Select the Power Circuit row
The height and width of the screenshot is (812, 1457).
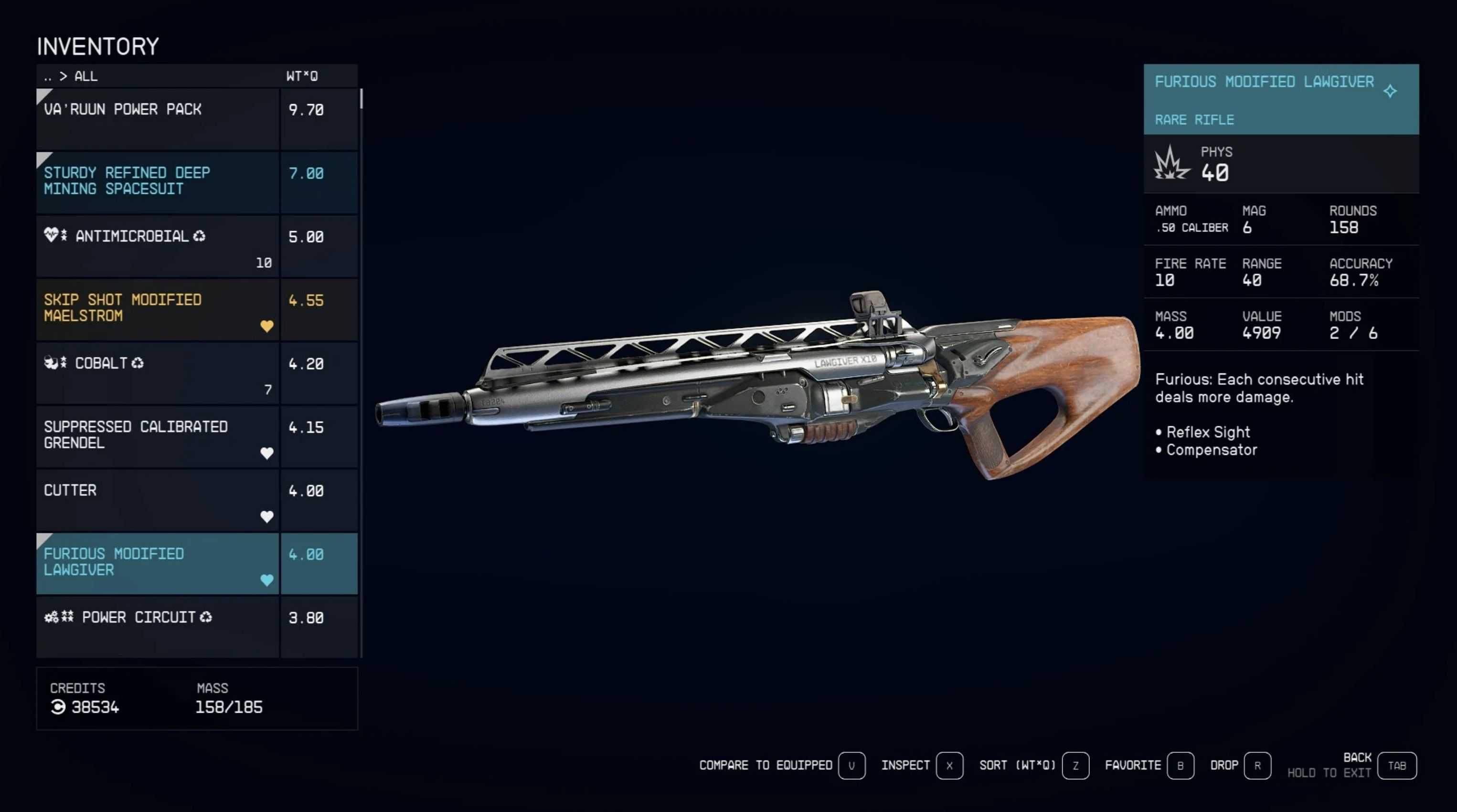pos(157,626)
